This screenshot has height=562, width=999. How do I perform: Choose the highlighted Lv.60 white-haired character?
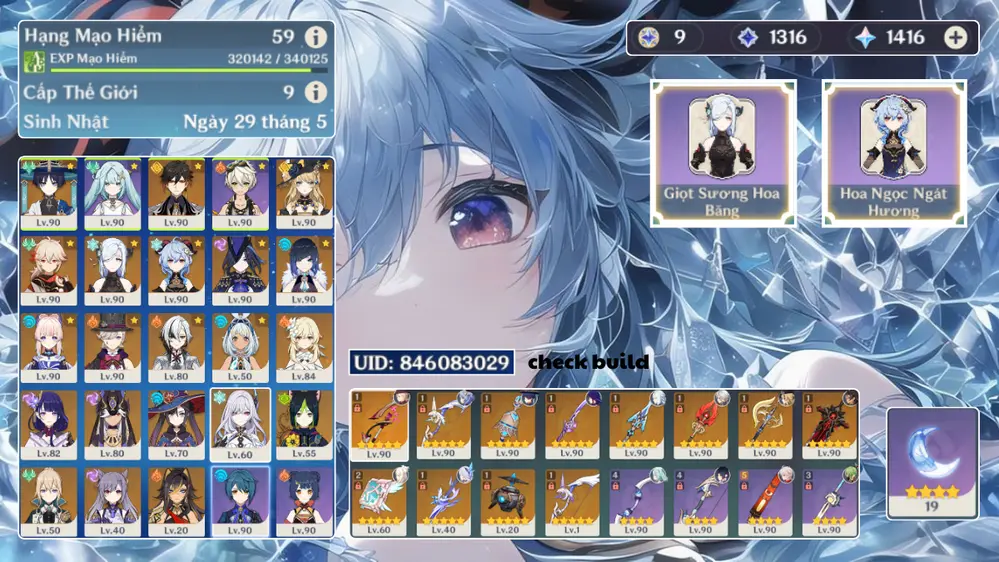point(240,425)
